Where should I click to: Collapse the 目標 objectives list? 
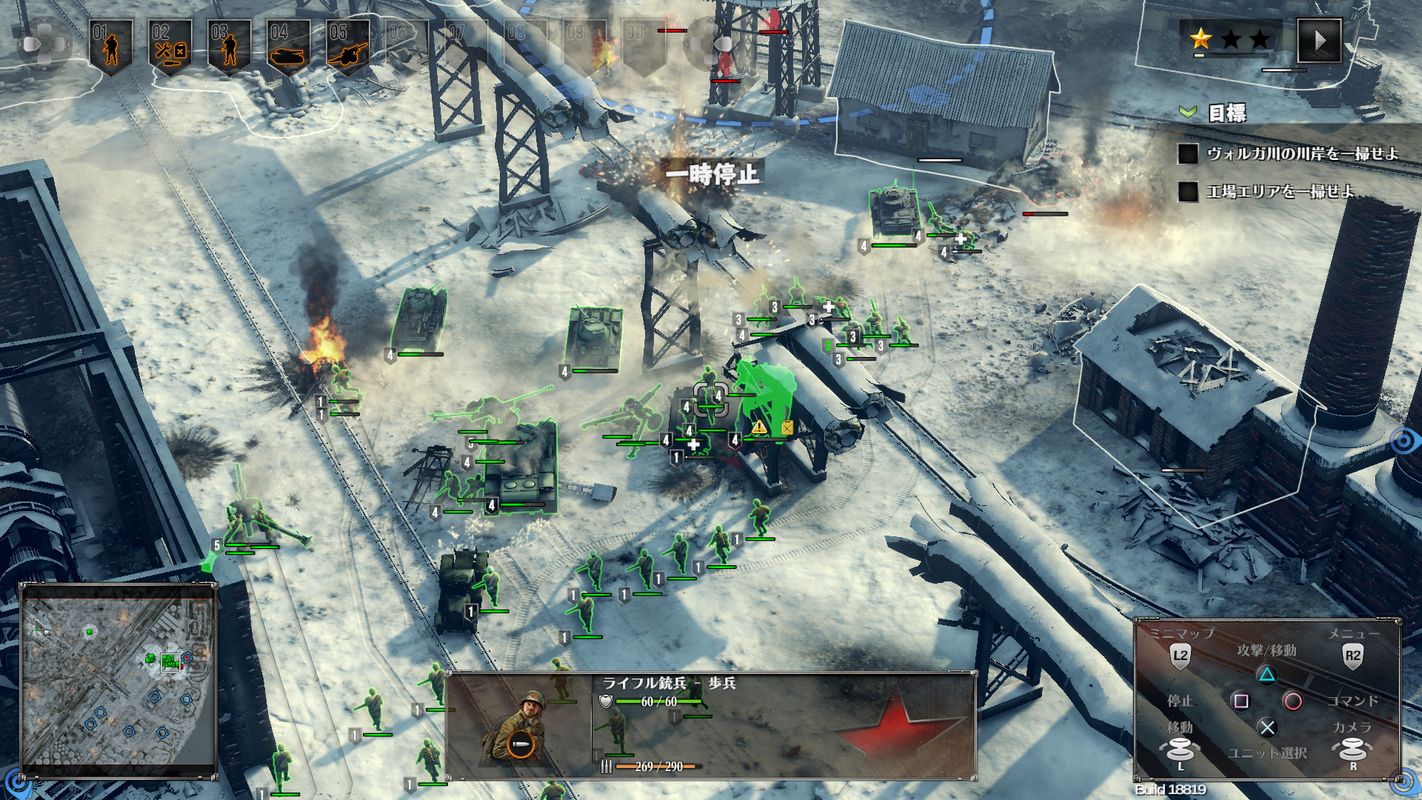tap(1188, 112)
